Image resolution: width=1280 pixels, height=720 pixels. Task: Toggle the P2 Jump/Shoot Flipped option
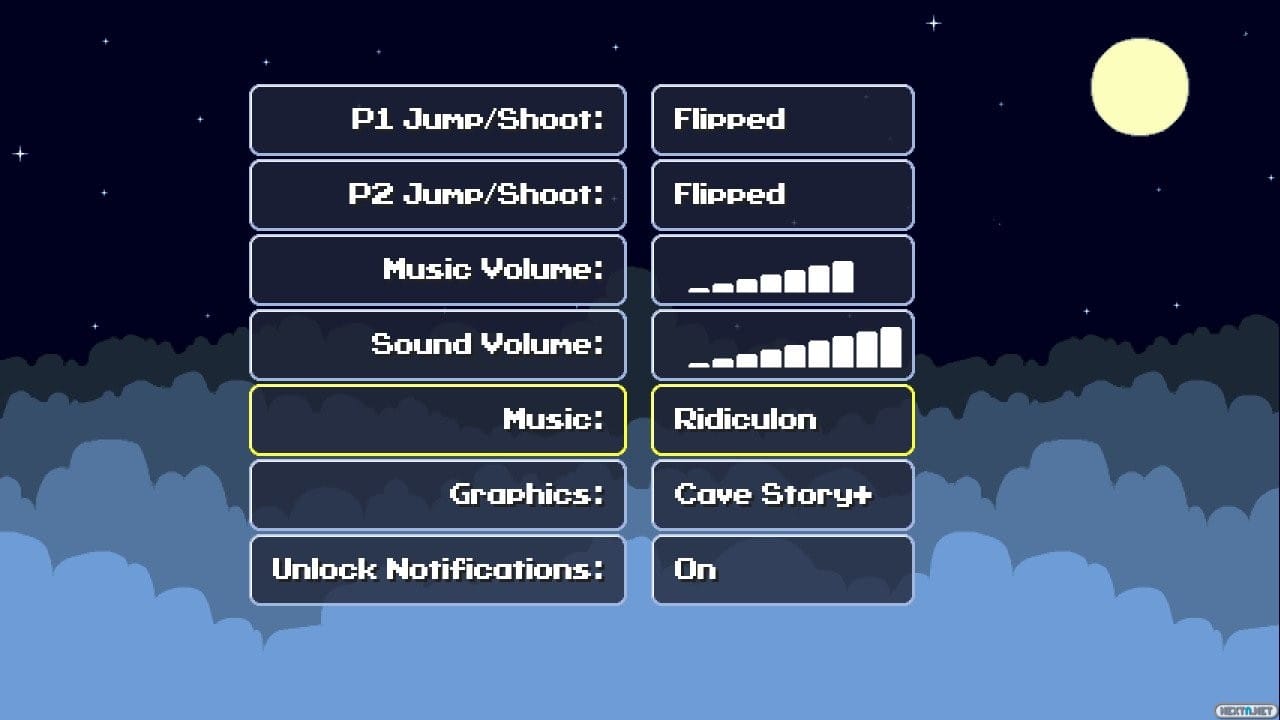[783, 195]
